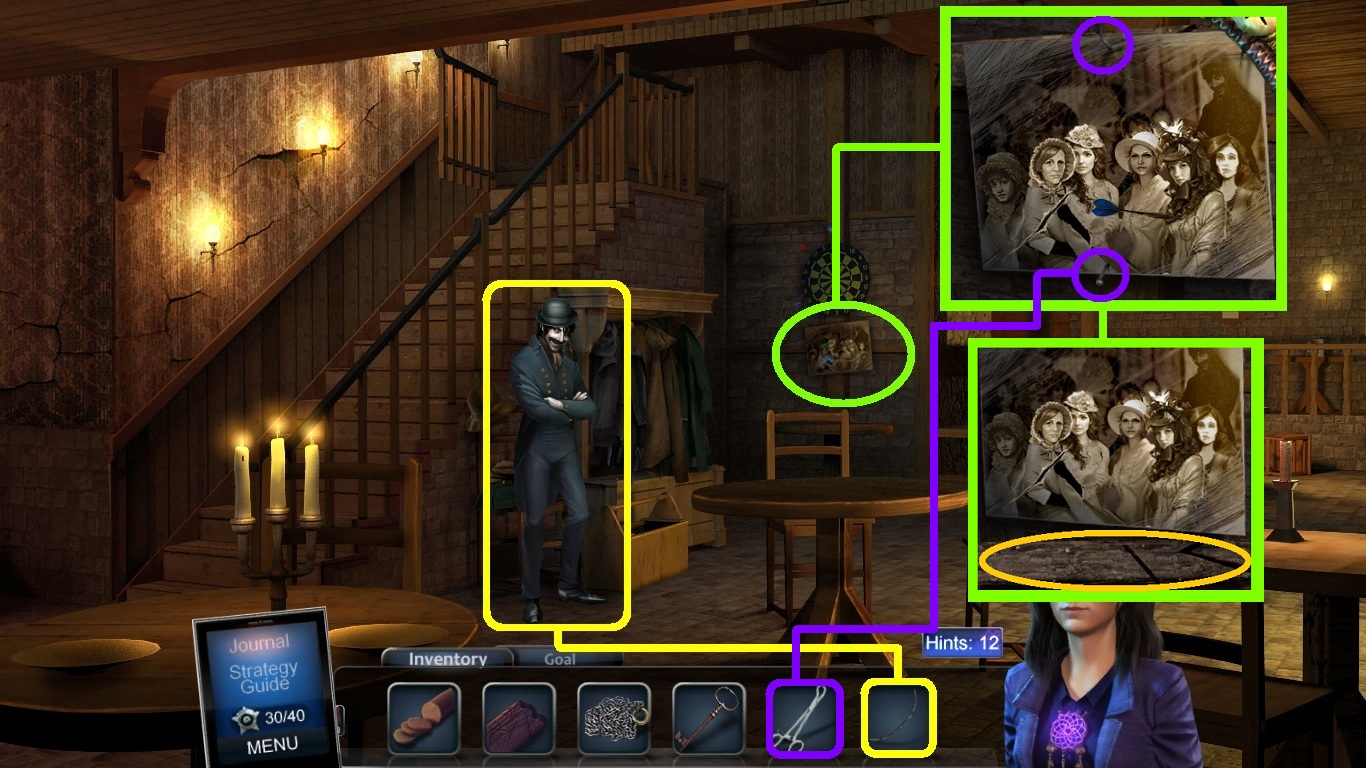Image resolution: width=1366 pixels, height=768 pixels.
Task: Select the old key inventory item
Action: (x=709, y=718)
